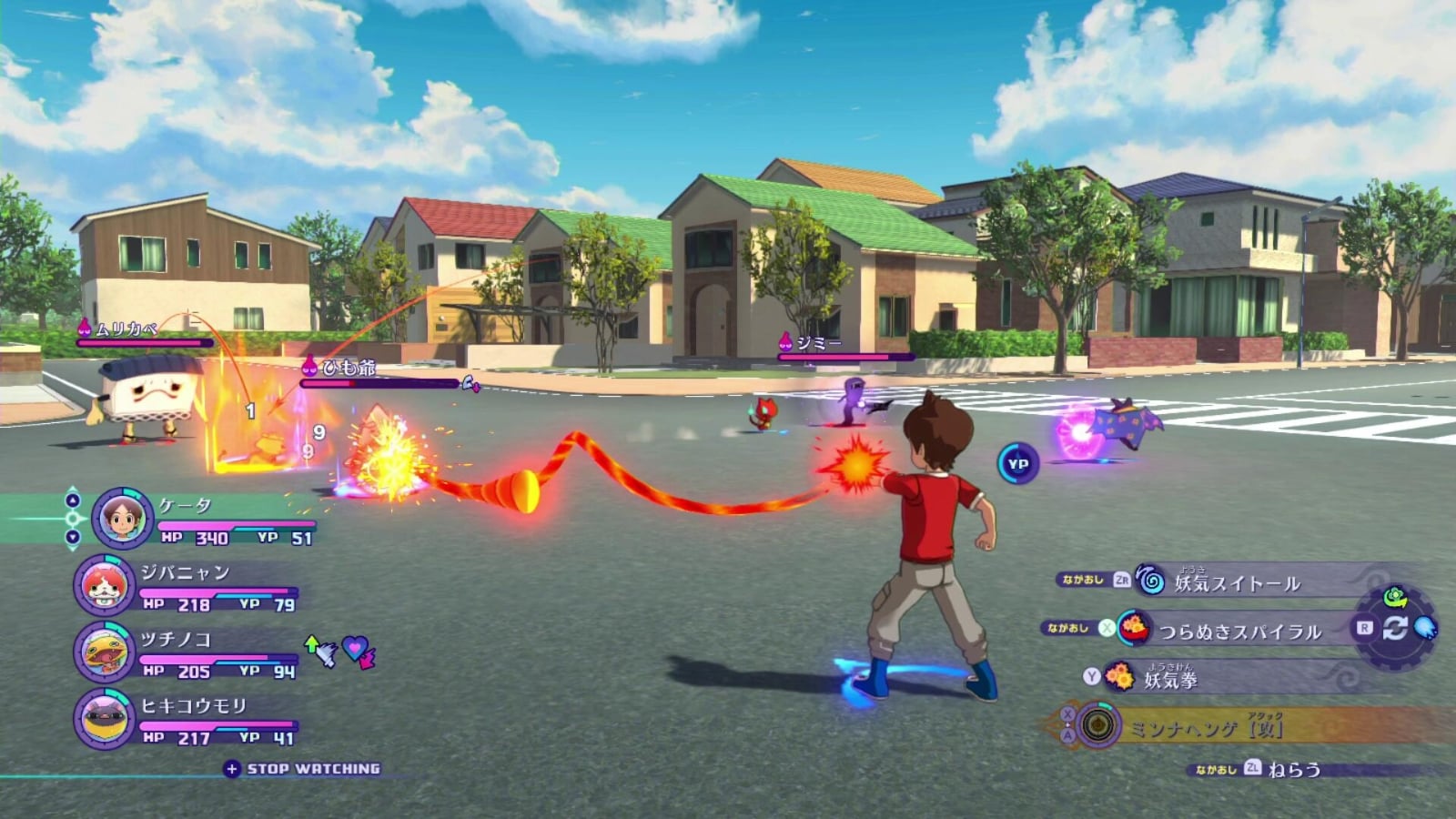Image resolution: width=1456 pixels, height=819 pixels.
Task: Activate the 妖気スイトール skill
Action: pos(1236,582)
